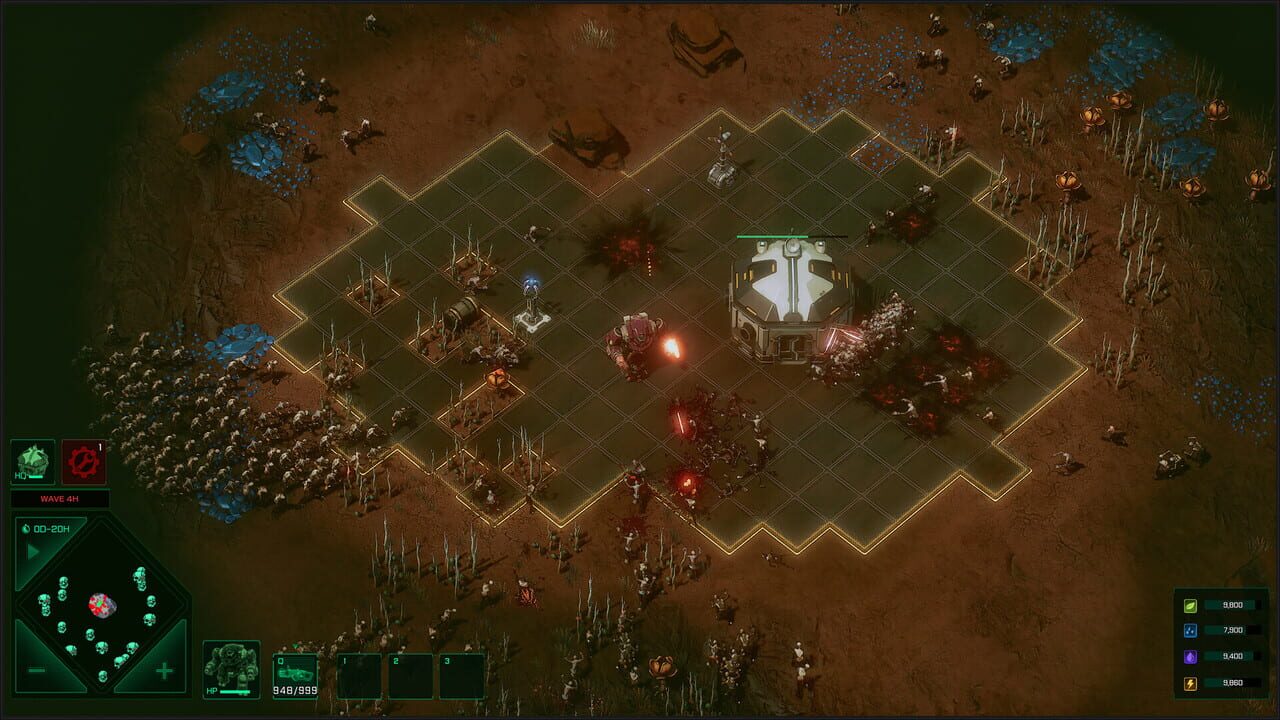The width and height of the screenshot is (1280, 720).
Task: Open the red wrench repair menu
Action: [x=83, y=462]
